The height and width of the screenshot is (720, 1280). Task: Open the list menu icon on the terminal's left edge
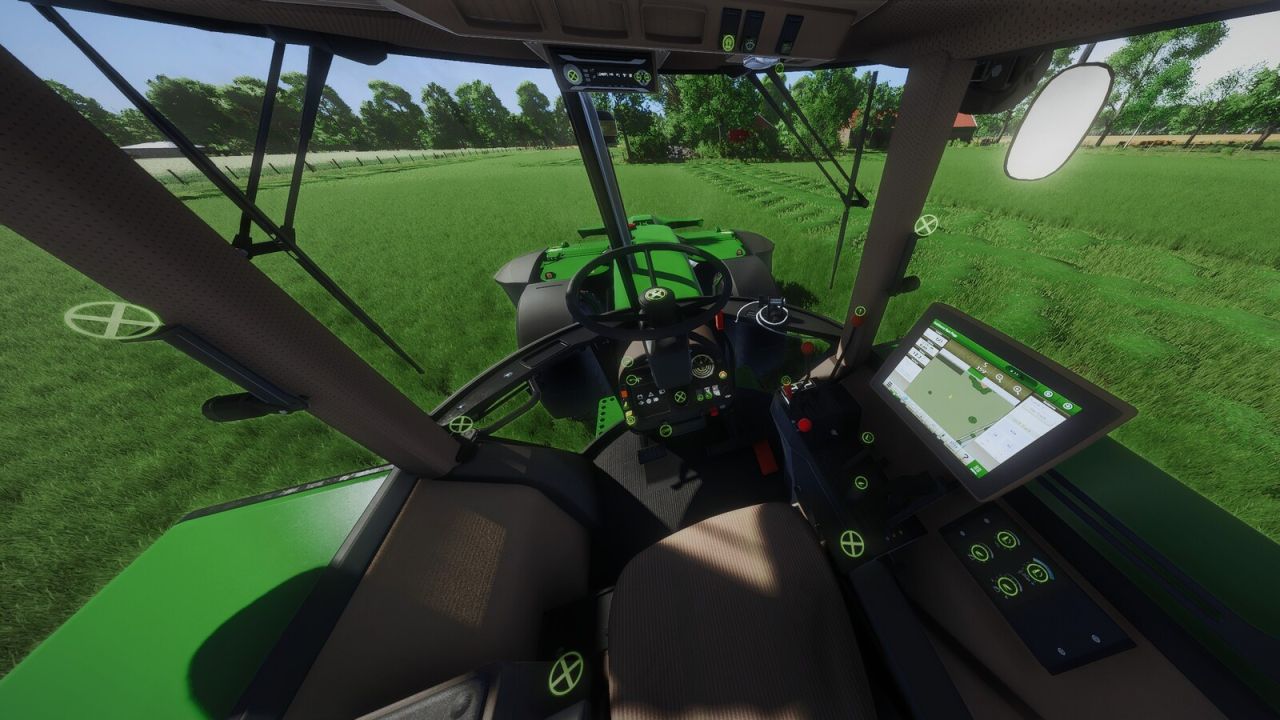(x=889, y=384)
